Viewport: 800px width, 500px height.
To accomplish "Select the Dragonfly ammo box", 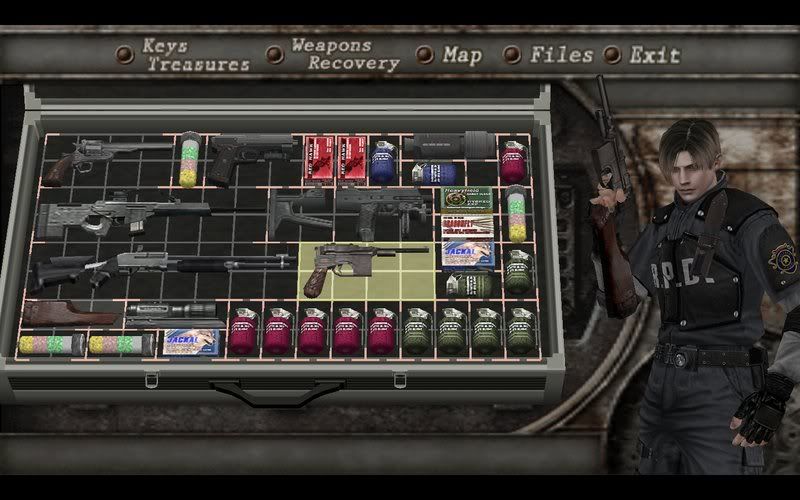I will pyautogui.click(x=468, y=227).
